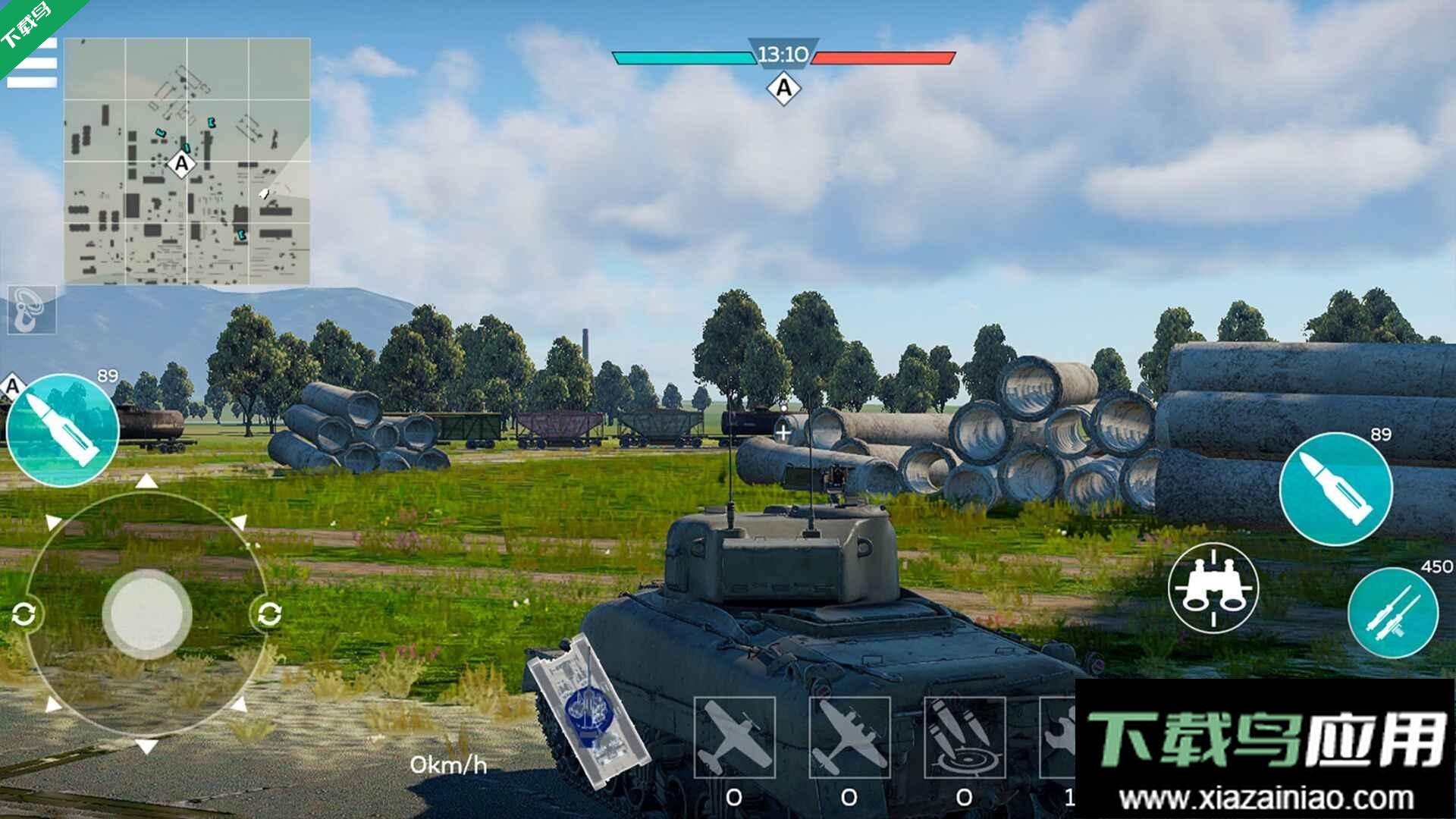Click the battlefield minimap
The width and height of the screenshot is (1456, 819).
(x=187, y=162)
